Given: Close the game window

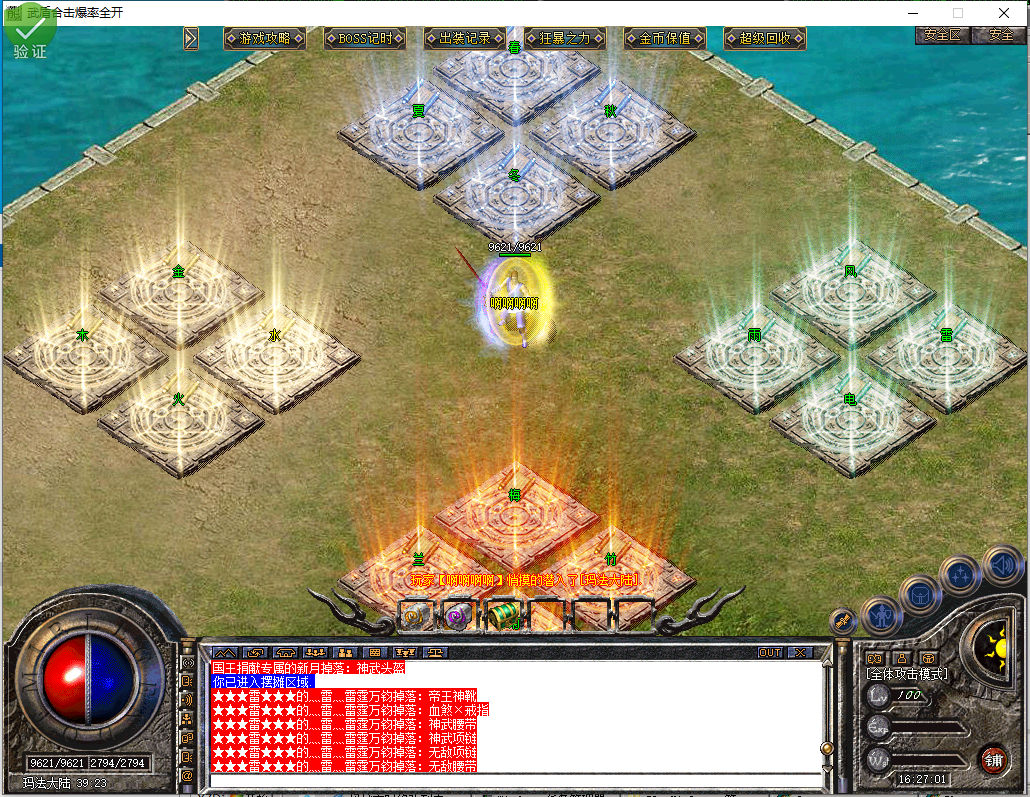Looking at the screenshot, I should point(1004,13).
